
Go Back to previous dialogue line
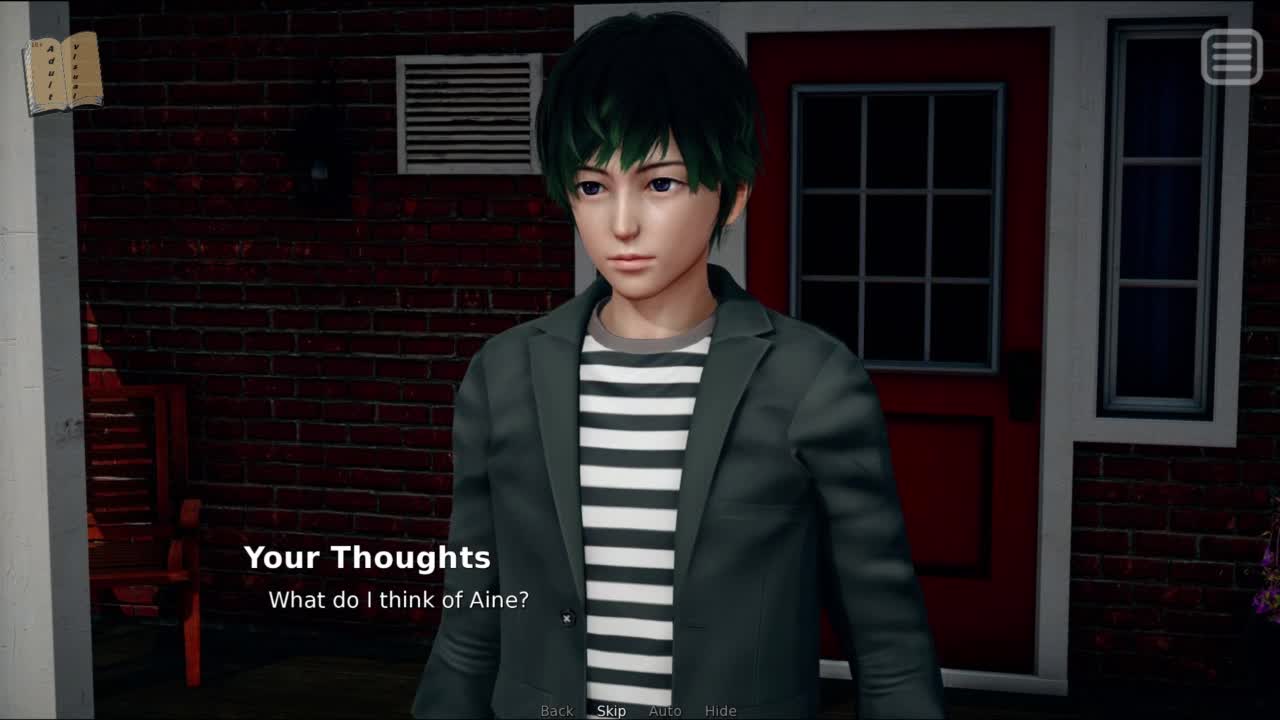pos(557,711)
